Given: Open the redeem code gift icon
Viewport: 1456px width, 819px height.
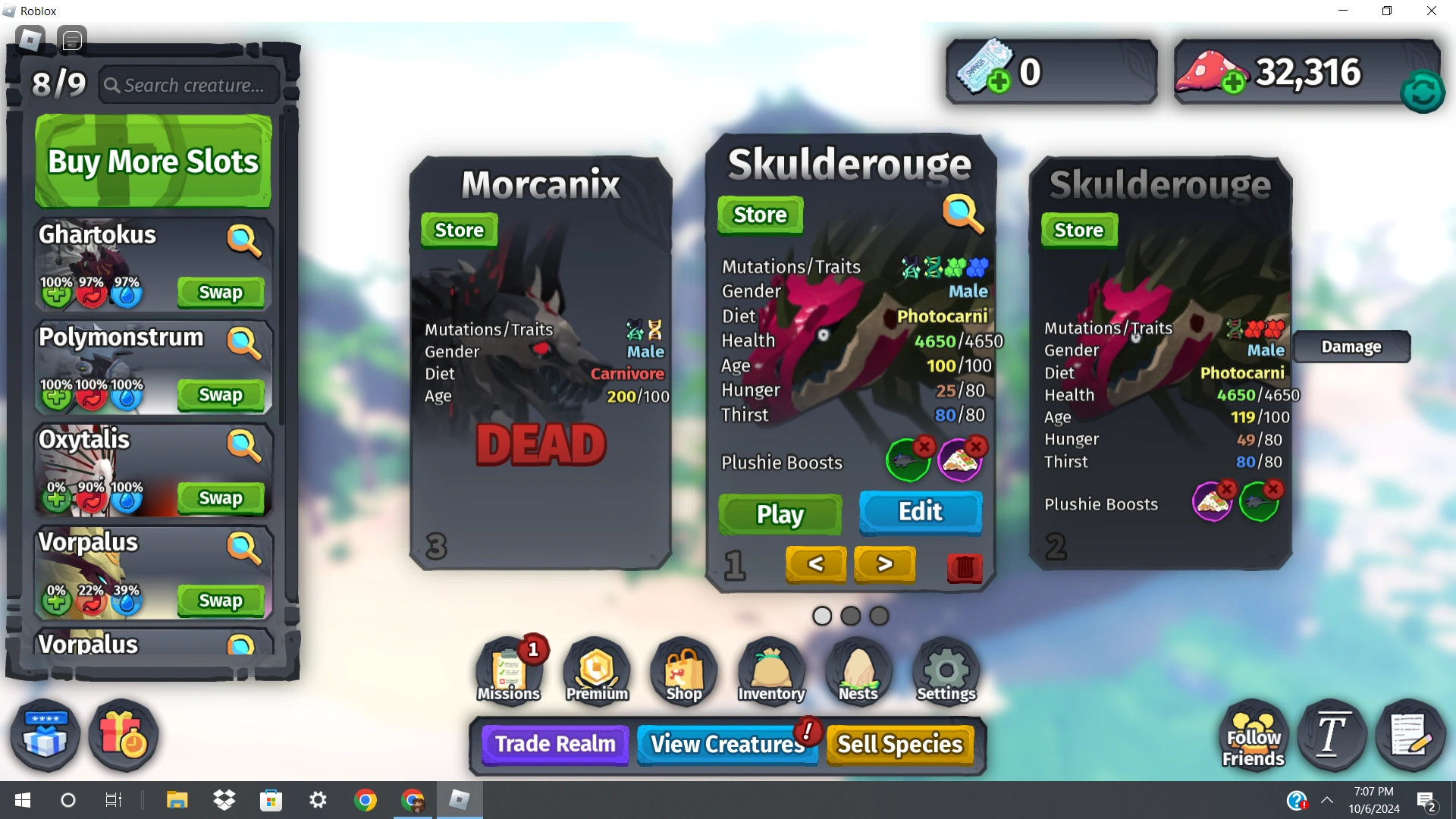Looking at the screenshot, I should tap(43, 734).
